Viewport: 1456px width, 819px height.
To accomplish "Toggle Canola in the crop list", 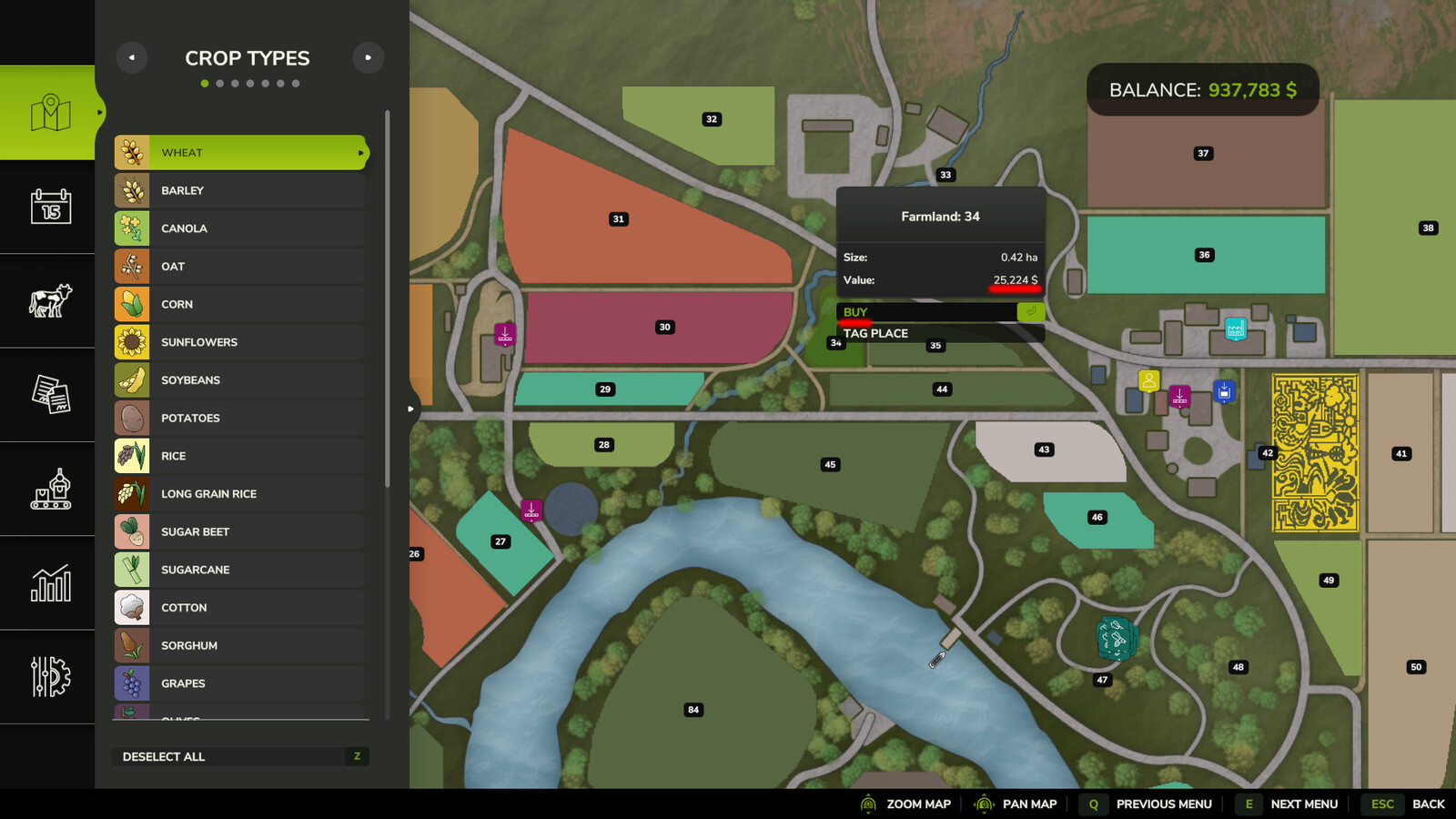I will [x=240, y=228].
